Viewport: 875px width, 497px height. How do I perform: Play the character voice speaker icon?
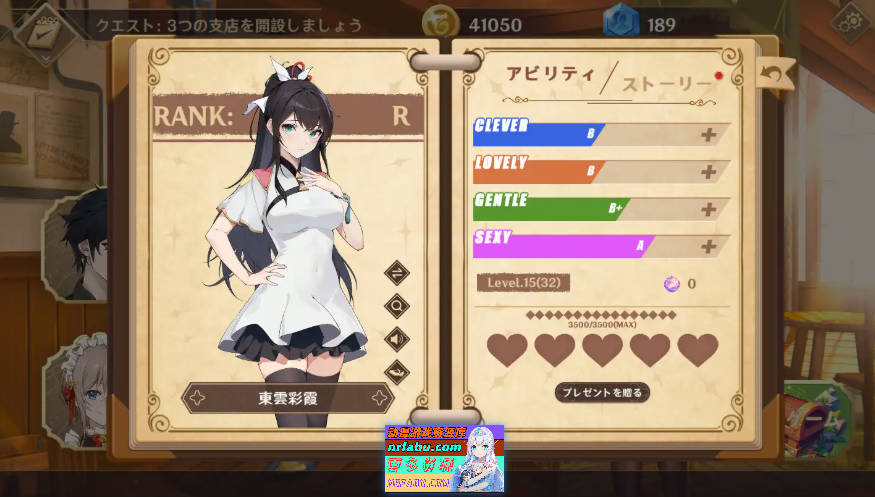397,339
